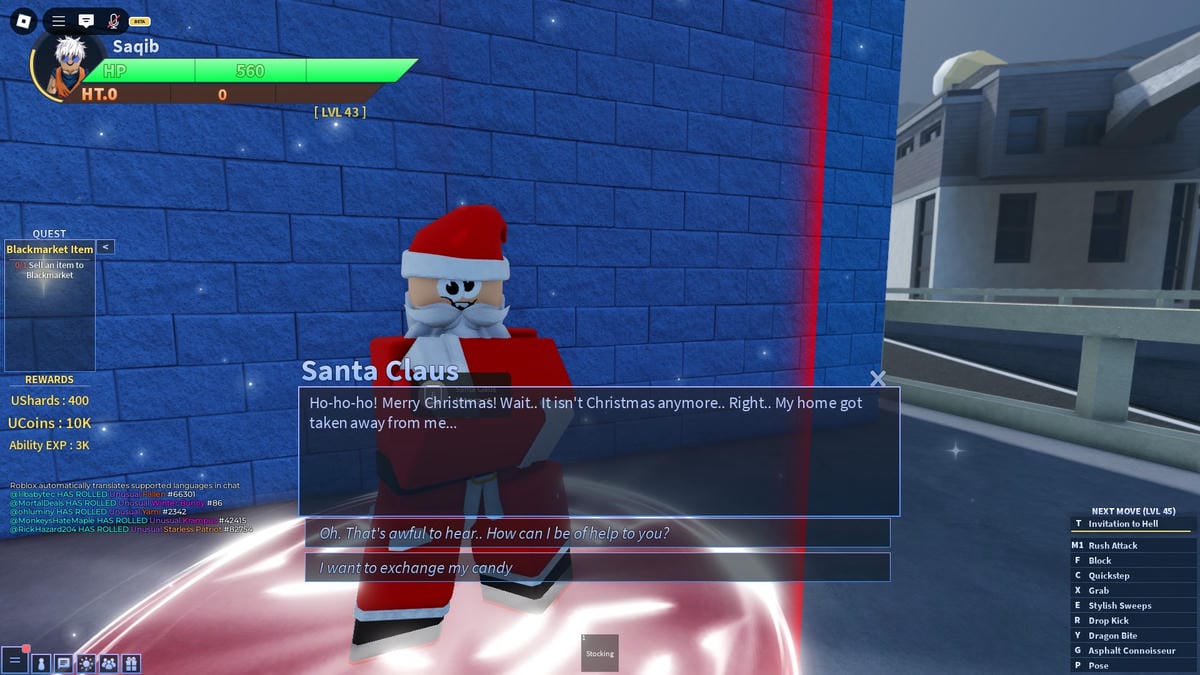
Task: Select "I want to exchange my candy"
Action: (597, 567)
